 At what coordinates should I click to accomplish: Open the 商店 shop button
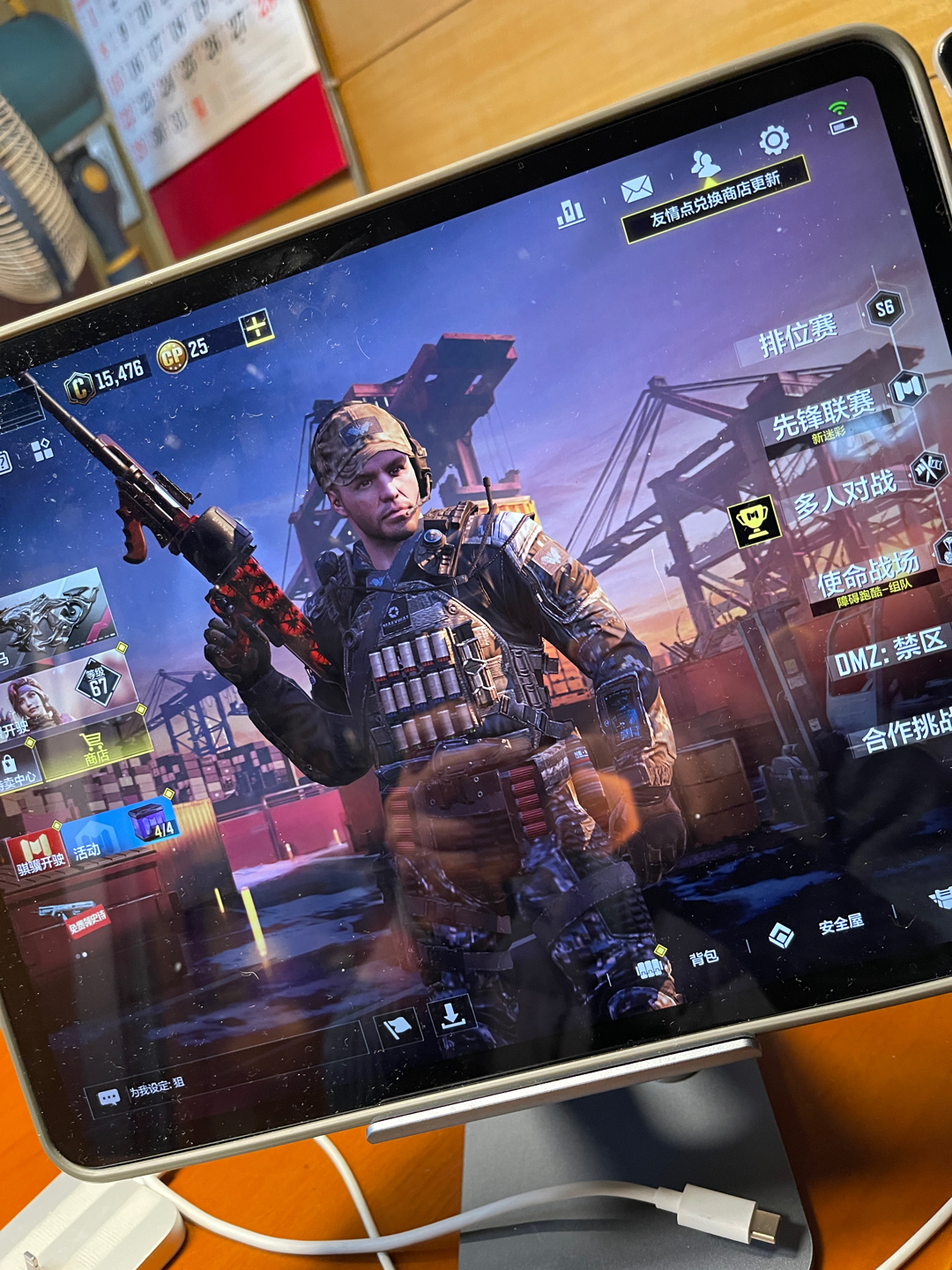tap(95, 750)
